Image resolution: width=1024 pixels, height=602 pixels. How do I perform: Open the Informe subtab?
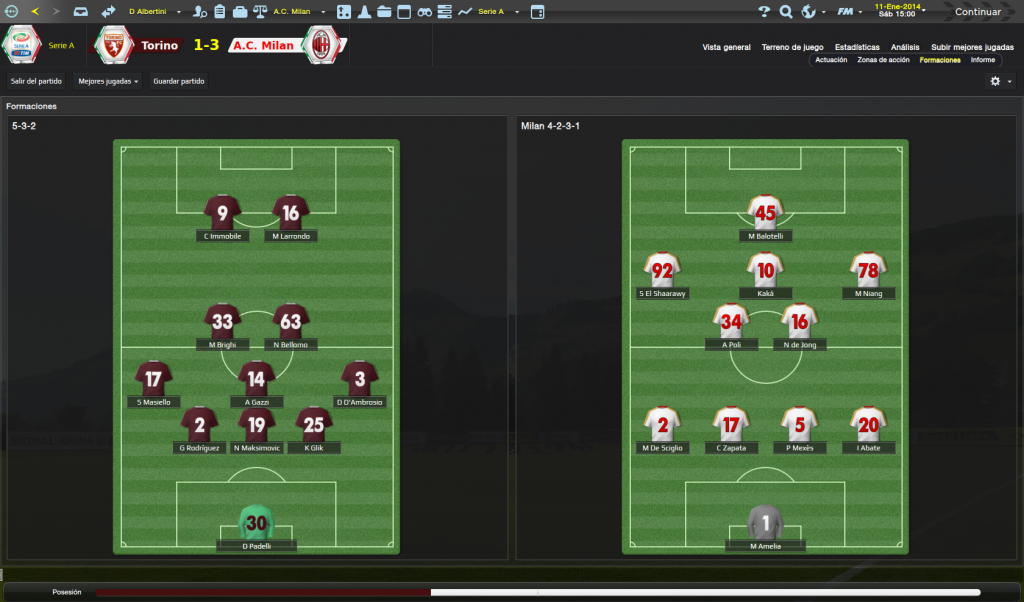(x=982, y=60)
